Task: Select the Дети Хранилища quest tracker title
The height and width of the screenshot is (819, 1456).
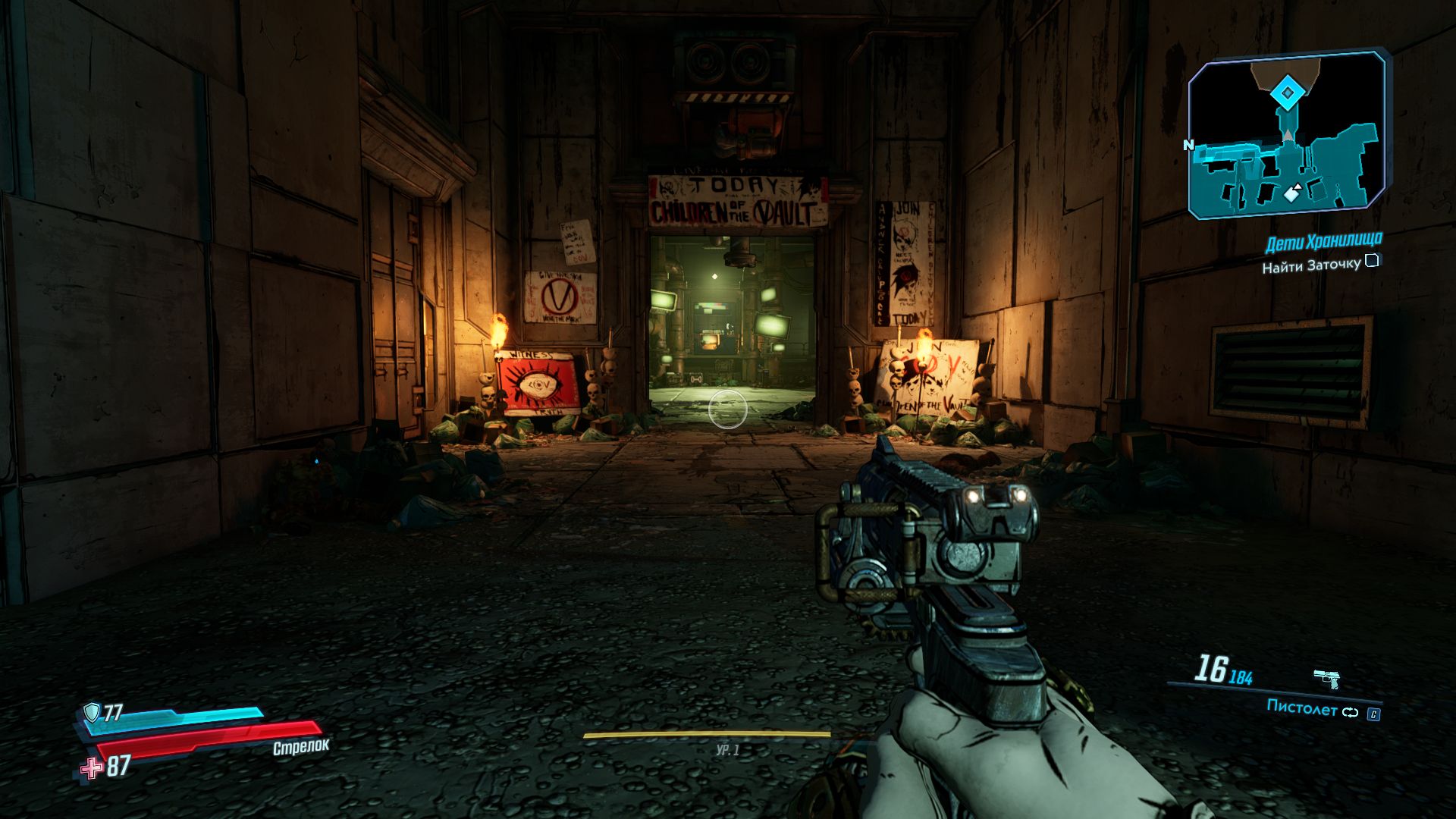Action: tap(1323, 243)
